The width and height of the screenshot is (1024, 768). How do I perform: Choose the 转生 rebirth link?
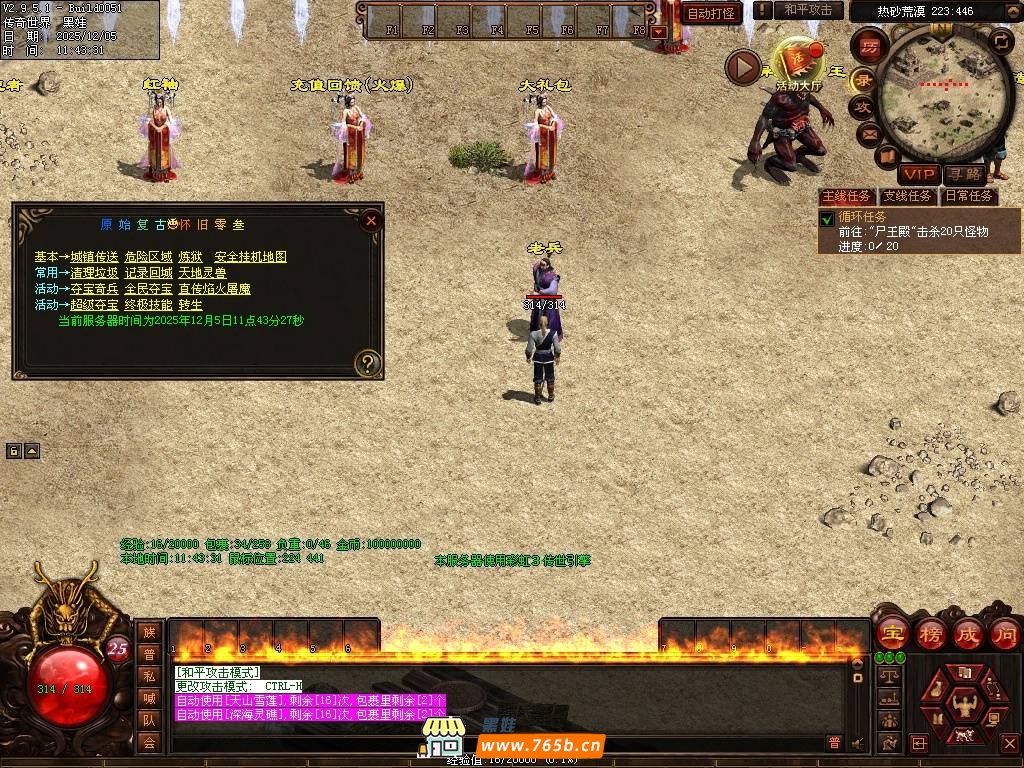[x=190, y=305]
